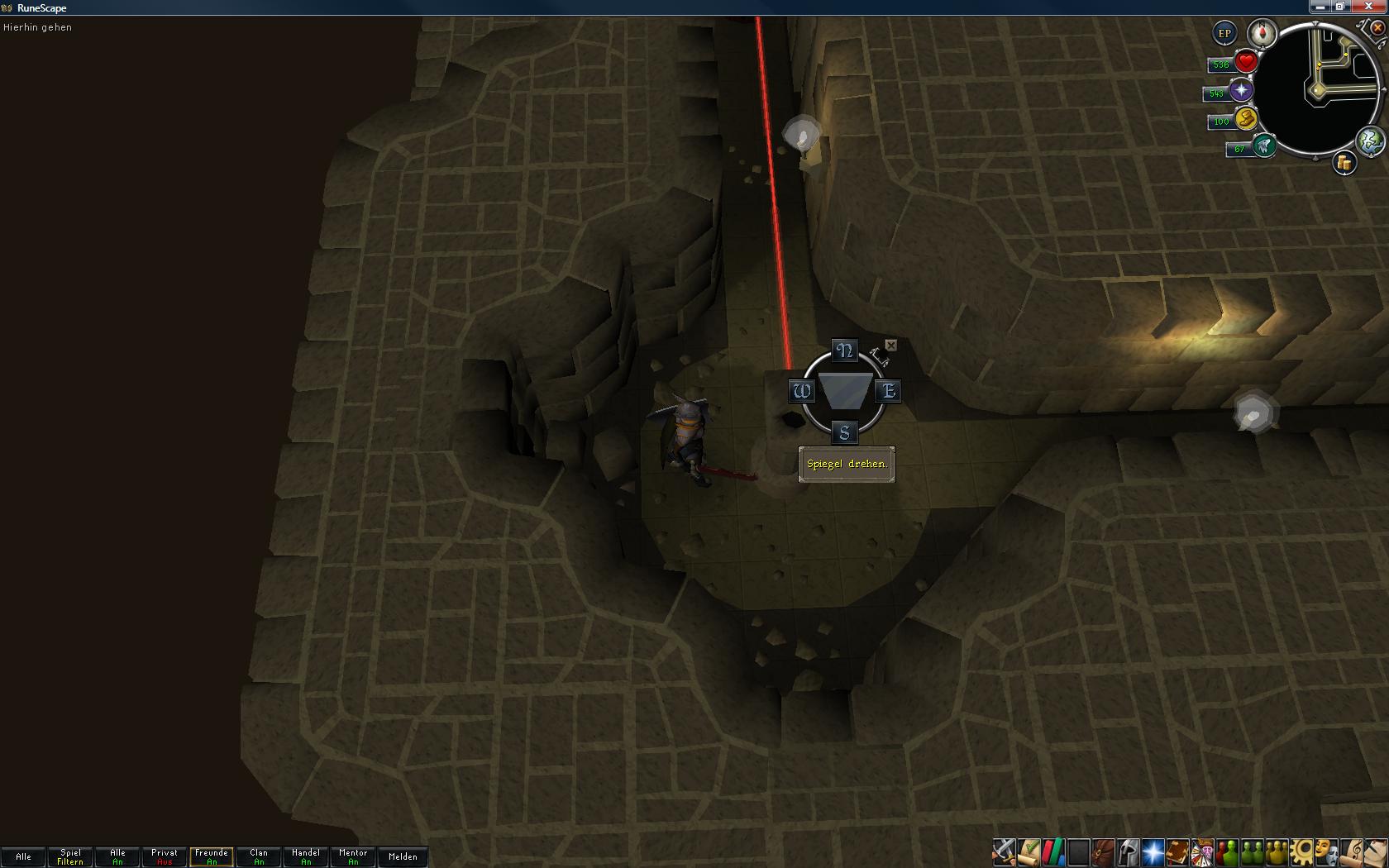
Task: Click the Melden report button
Action: [x=403, y=857]
